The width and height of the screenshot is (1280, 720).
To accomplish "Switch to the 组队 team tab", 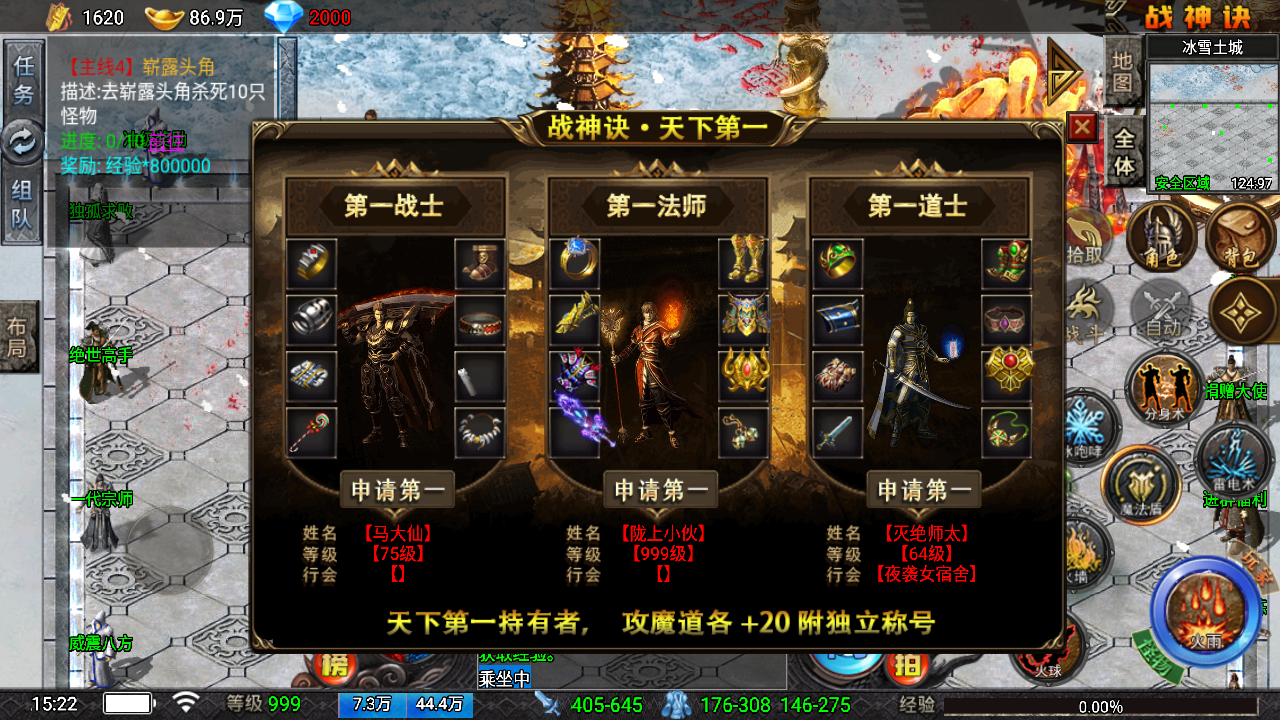I will [23, 203].
